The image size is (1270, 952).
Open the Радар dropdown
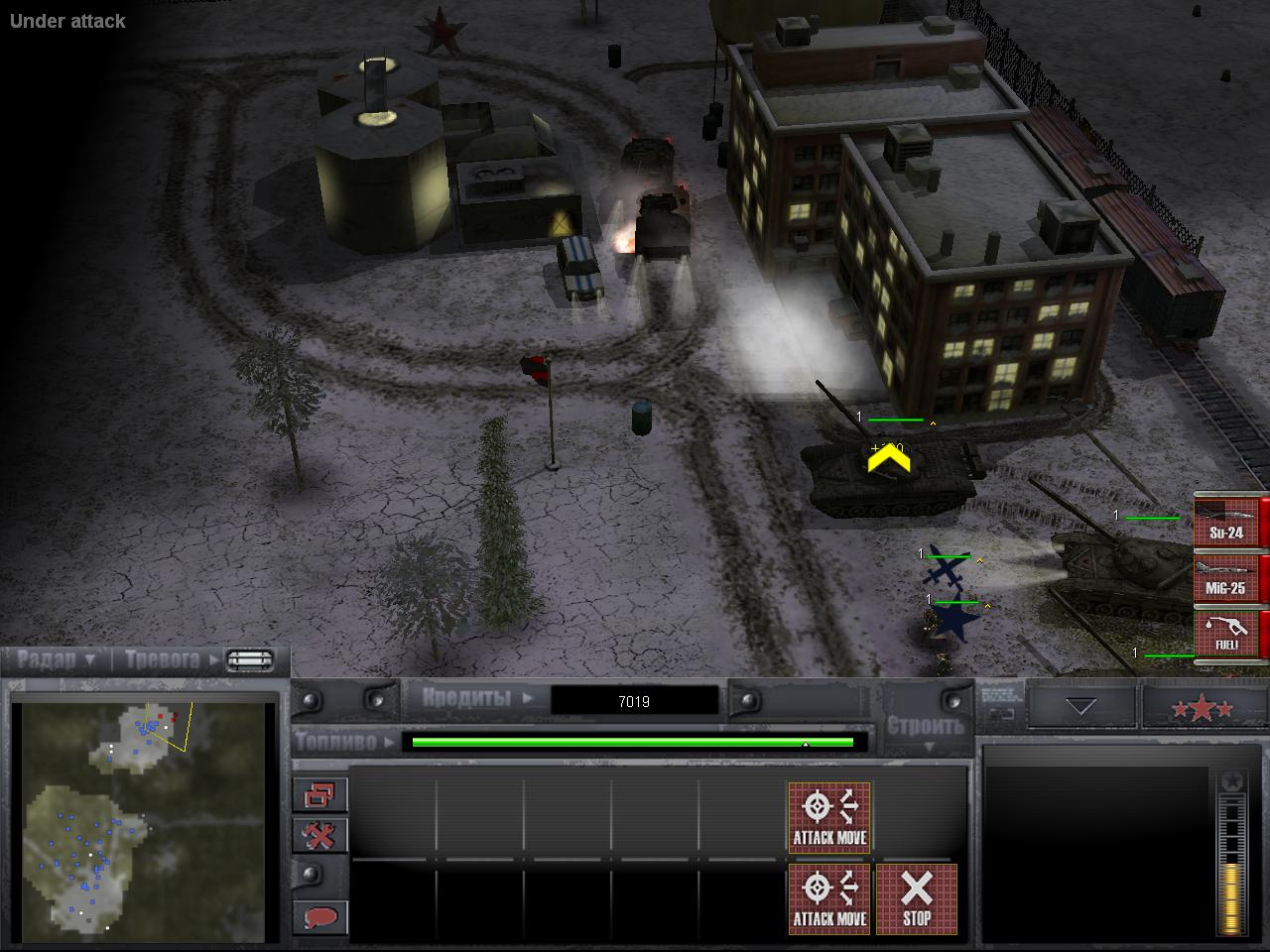click(57, 659)
